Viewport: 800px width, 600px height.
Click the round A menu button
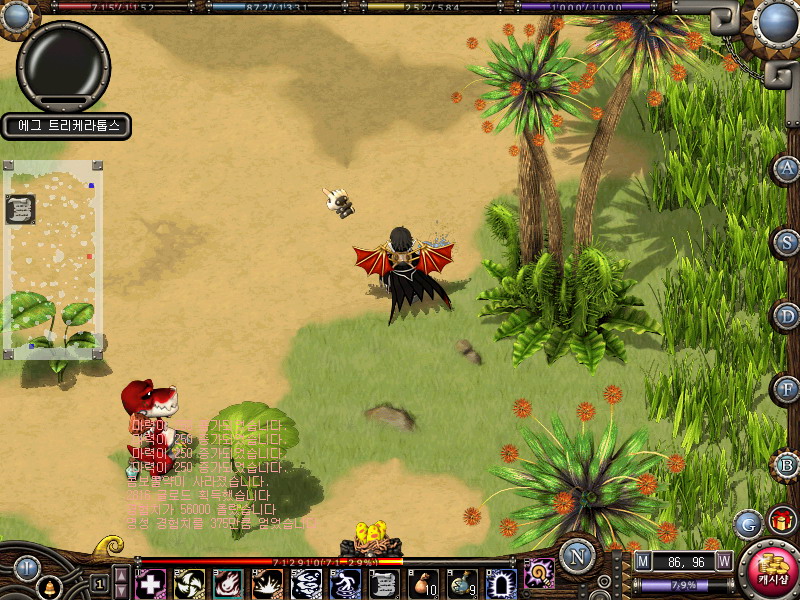(x=787, y=169)
